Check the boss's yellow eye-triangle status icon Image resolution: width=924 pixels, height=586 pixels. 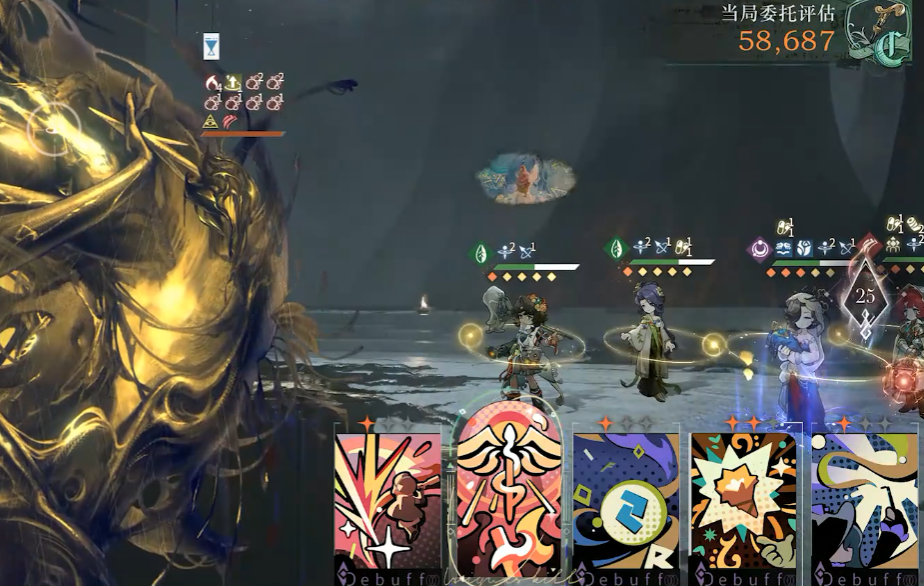(211, 121)
